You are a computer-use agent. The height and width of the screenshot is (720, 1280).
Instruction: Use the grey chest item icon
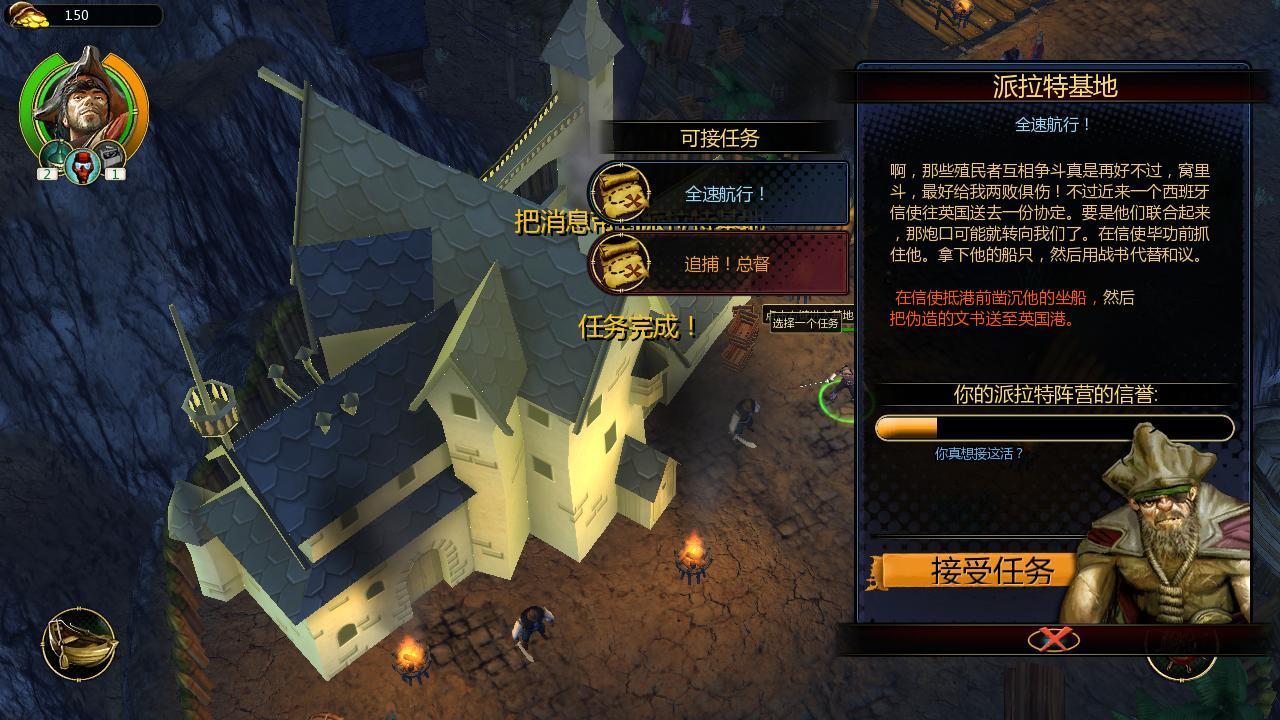pos(110,157)
